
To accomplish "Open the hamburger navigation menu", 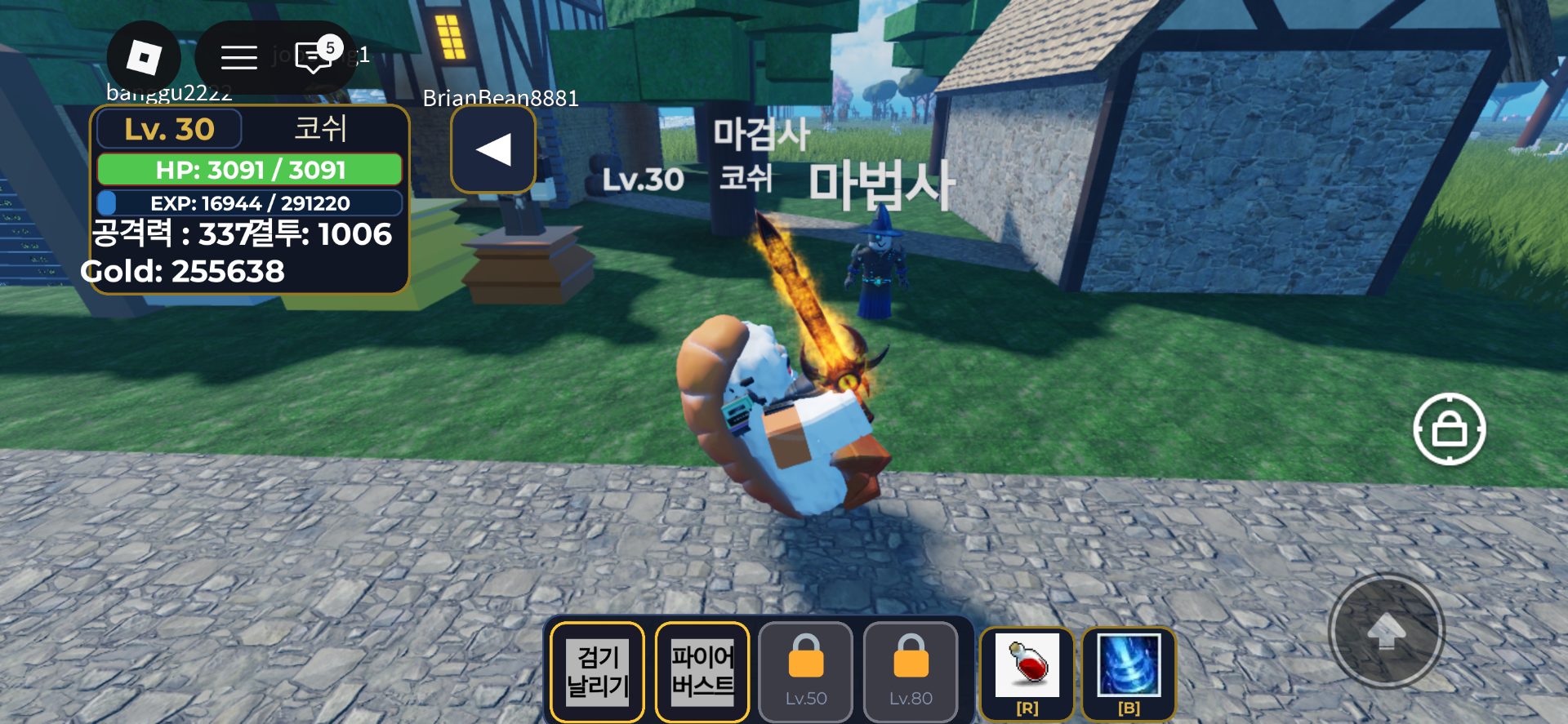I will pyautogui.click(x=238, y=56).
